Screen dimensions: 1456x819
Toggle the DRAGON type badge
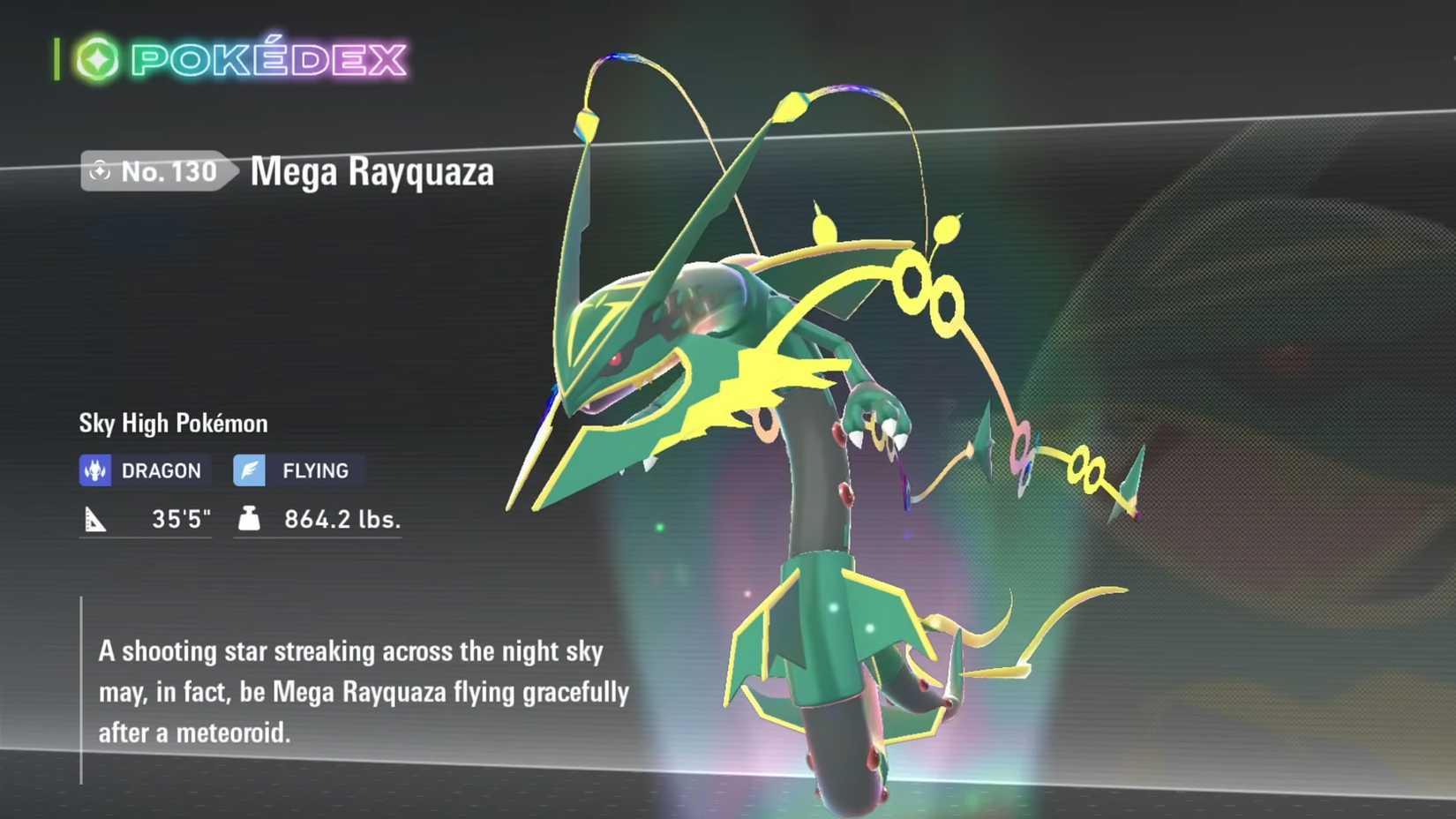point(141,470)
